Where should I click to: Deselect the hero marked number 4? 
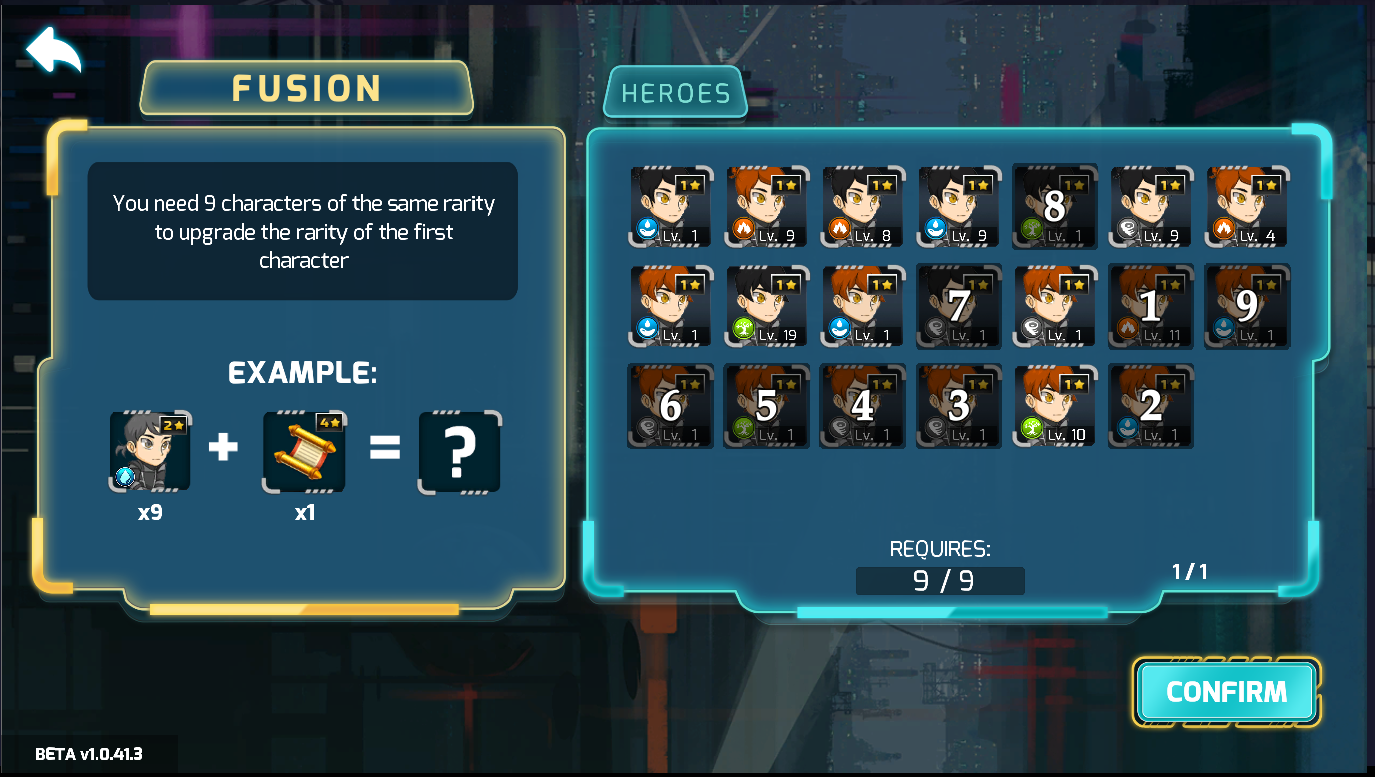tap(862, 405)
